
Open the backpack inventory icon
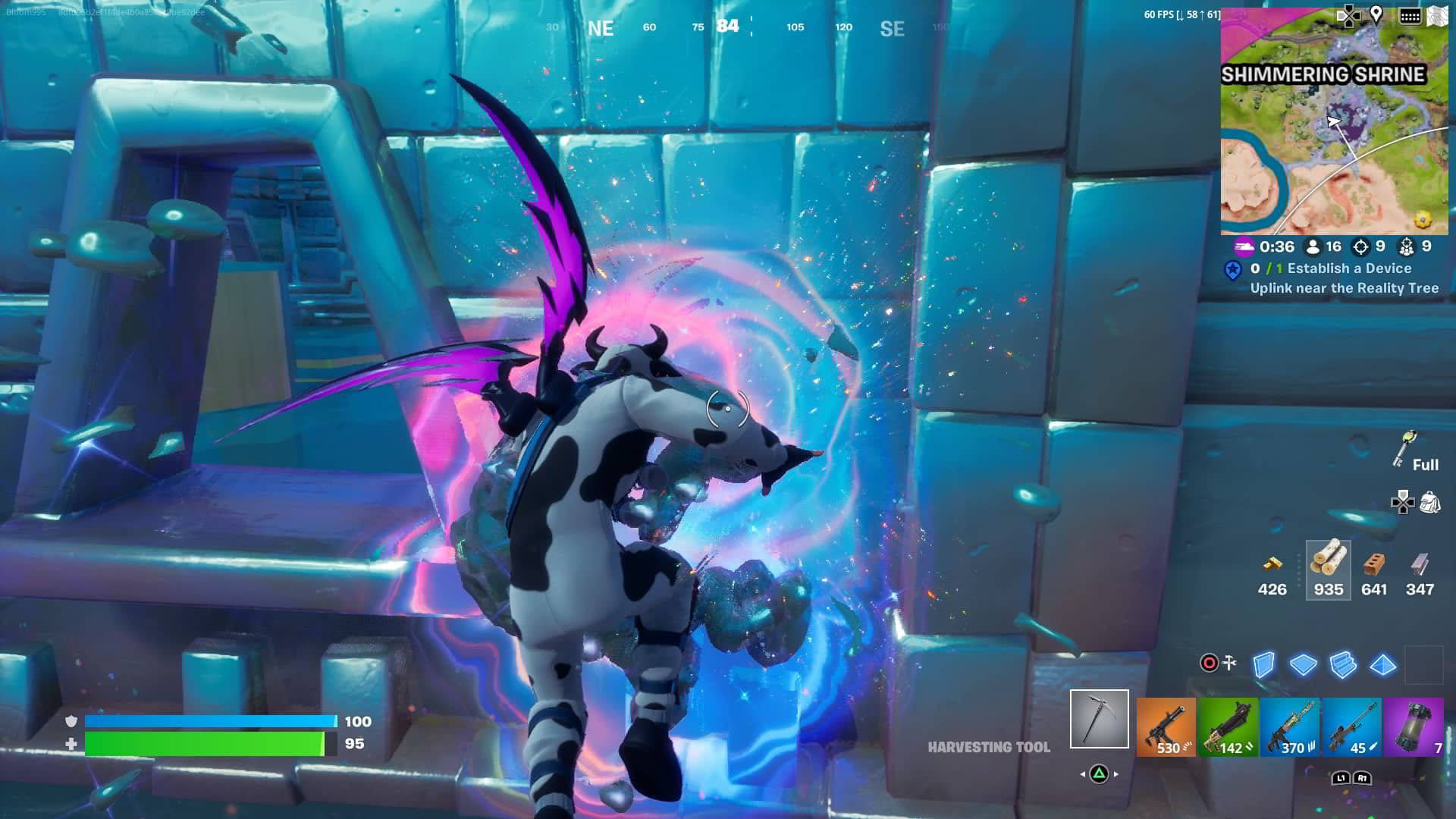[1430, 502]
